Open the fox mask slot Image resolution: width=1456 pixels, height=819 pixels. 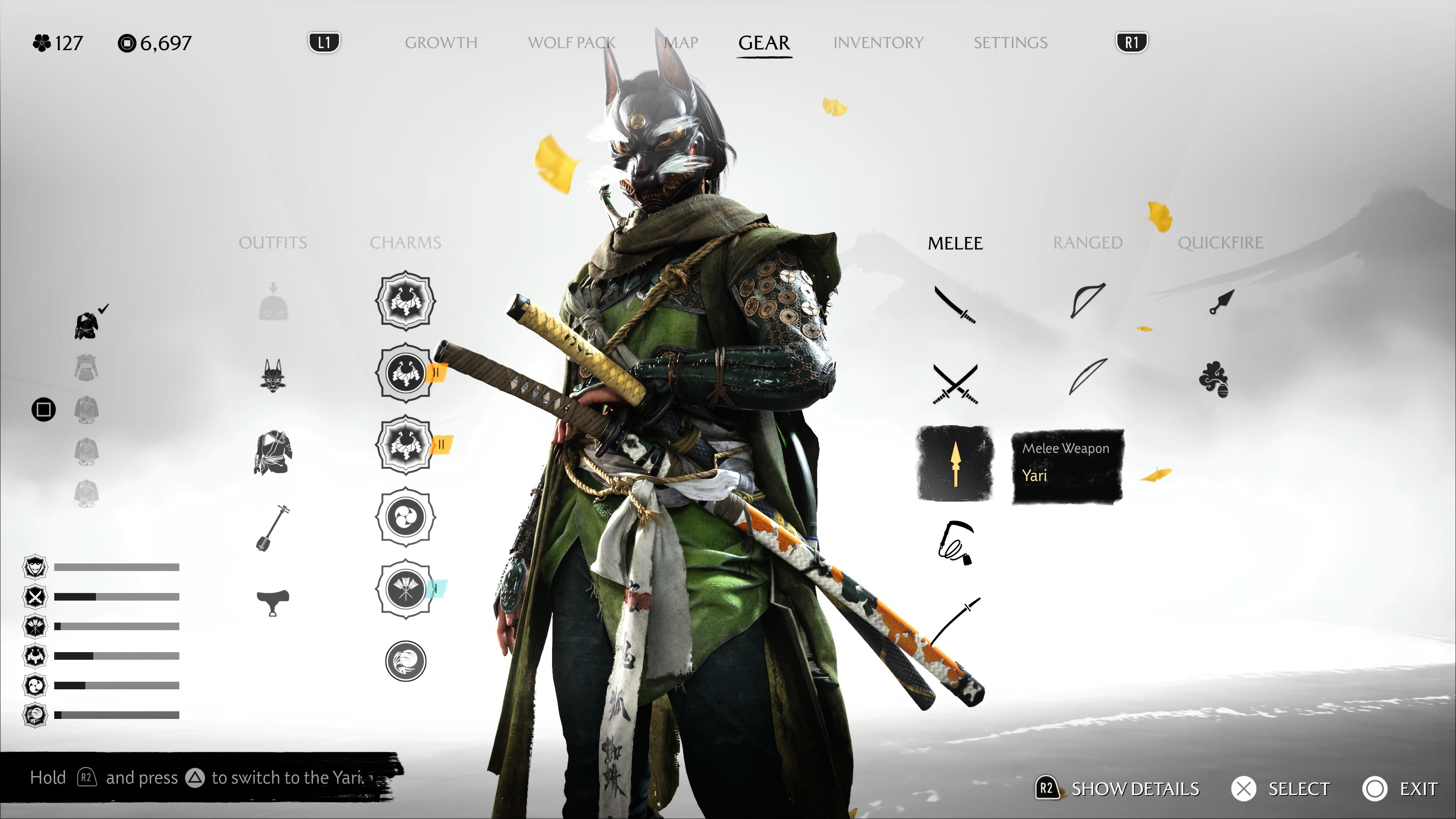tap(273, 375)
